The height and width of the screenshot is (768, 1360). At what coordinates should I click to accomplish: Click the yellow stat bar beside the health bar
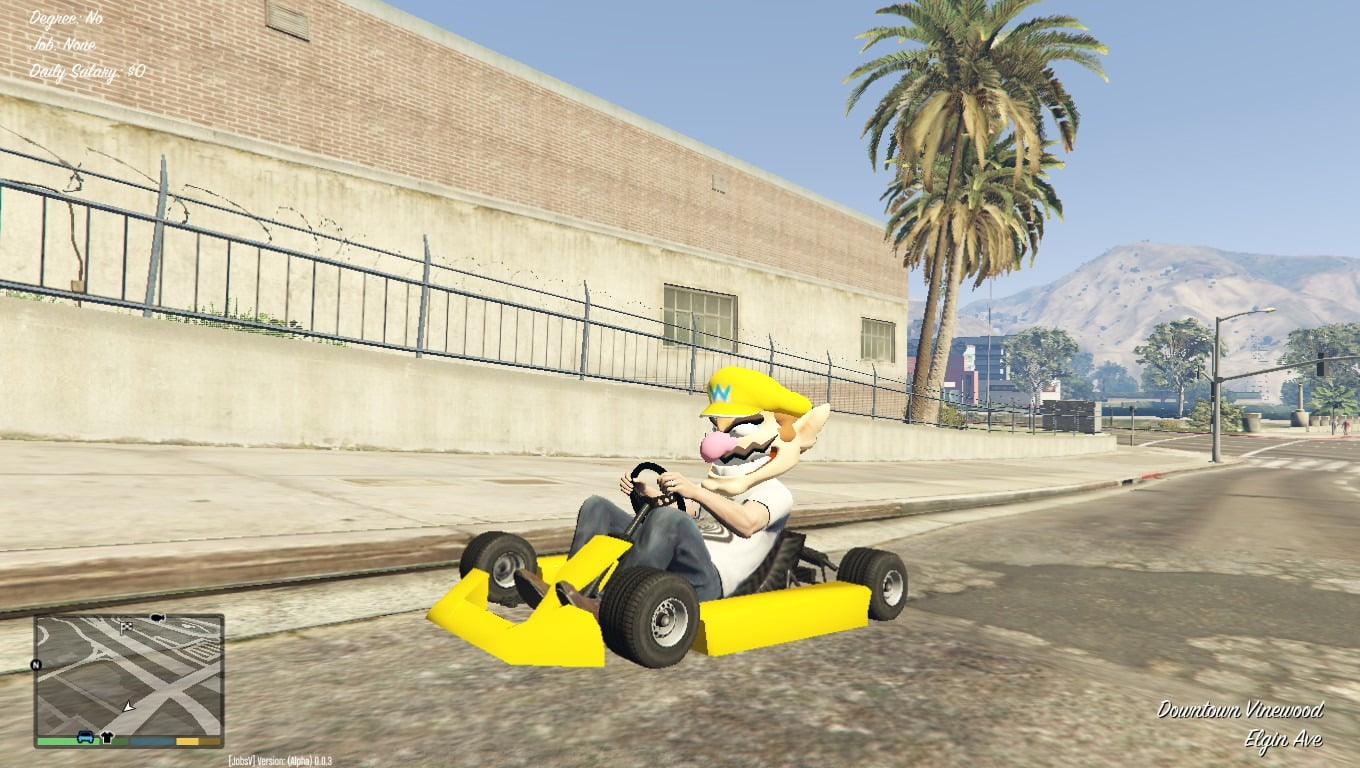click(x=186, y=742)
